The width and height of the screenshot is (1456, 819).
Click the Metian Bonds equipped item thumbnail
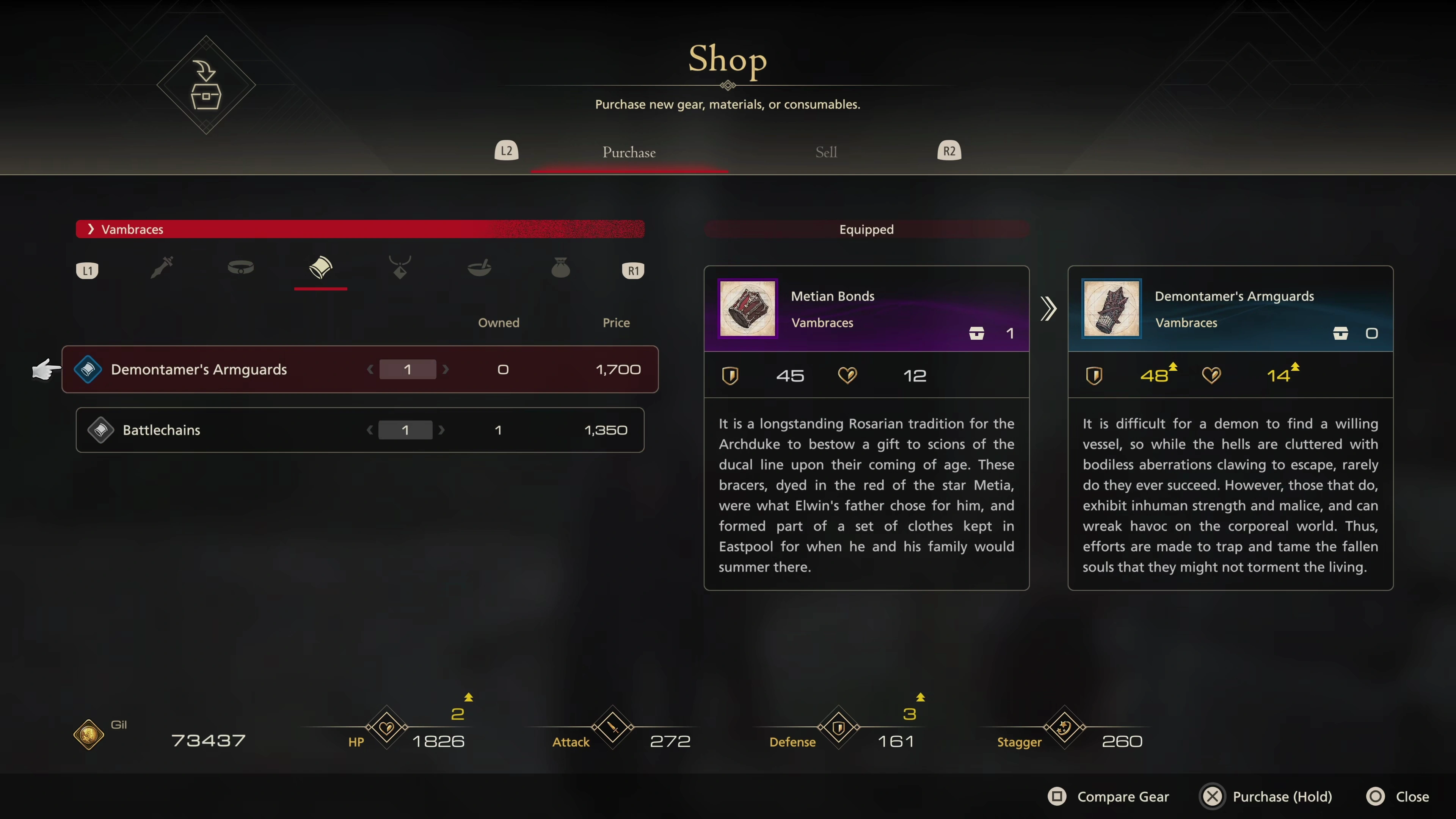(x=747, y=309)
